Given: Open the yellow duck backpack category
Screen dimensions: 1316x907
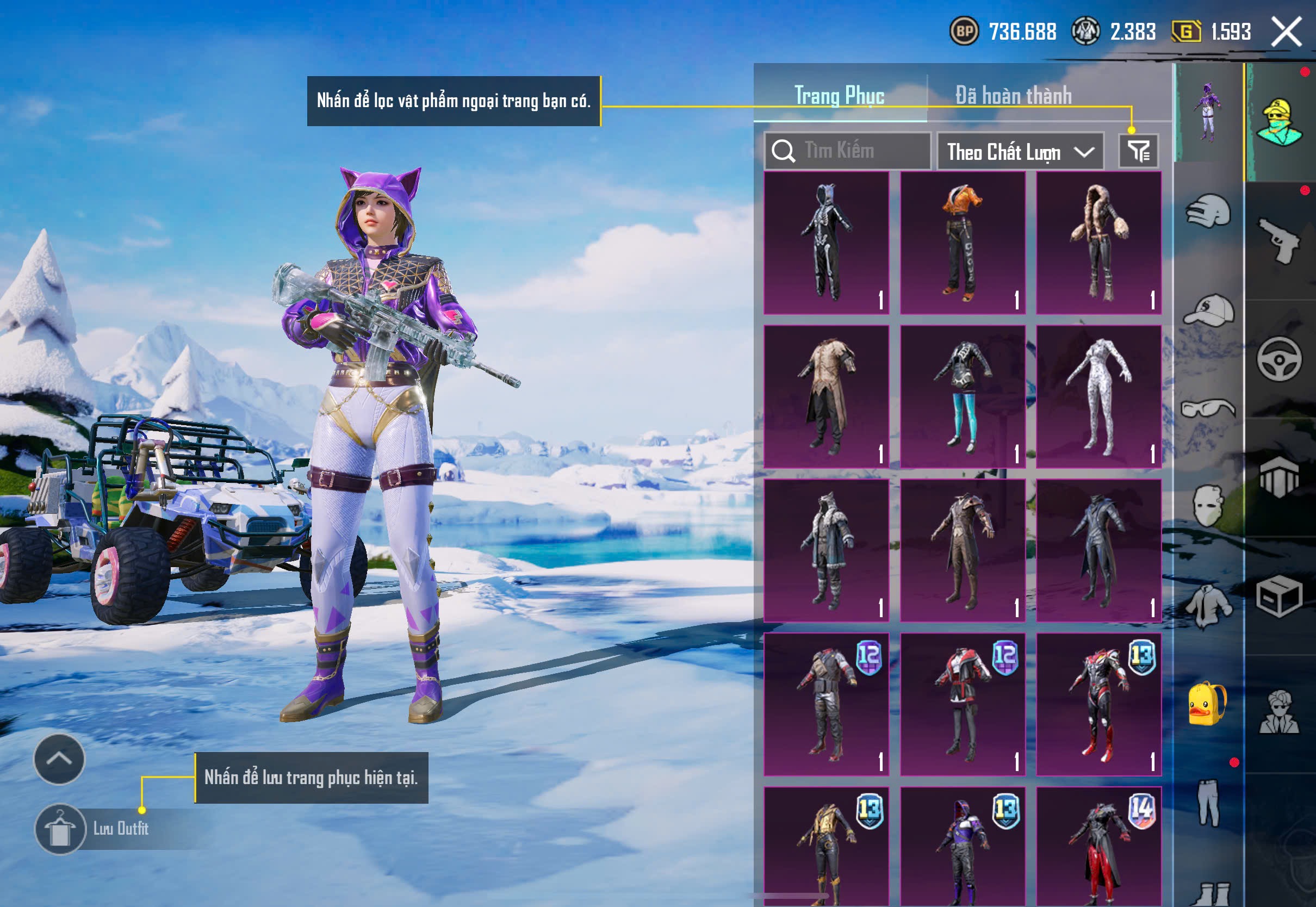Looking at the screenshot, I should click(x=1207, y=705).
